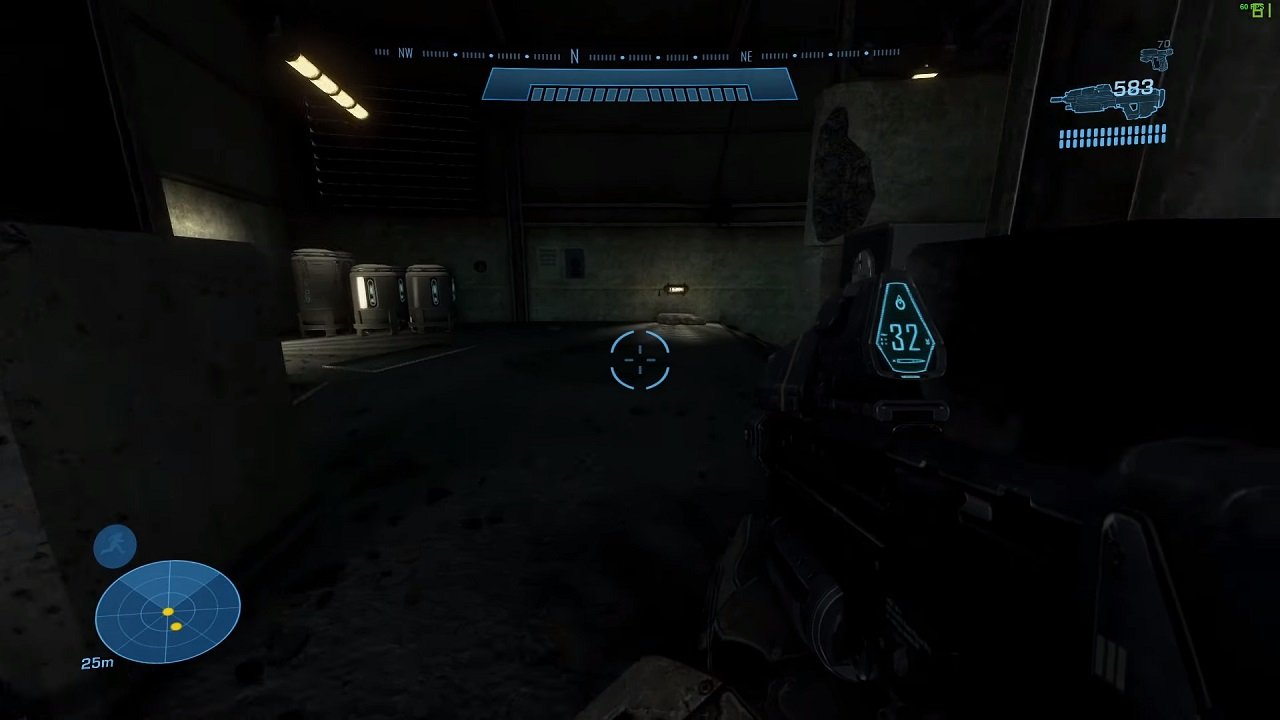Click the yellow ally blip on the radar
This screenshot has height=720, width=1280.
[x=167, y=612]
